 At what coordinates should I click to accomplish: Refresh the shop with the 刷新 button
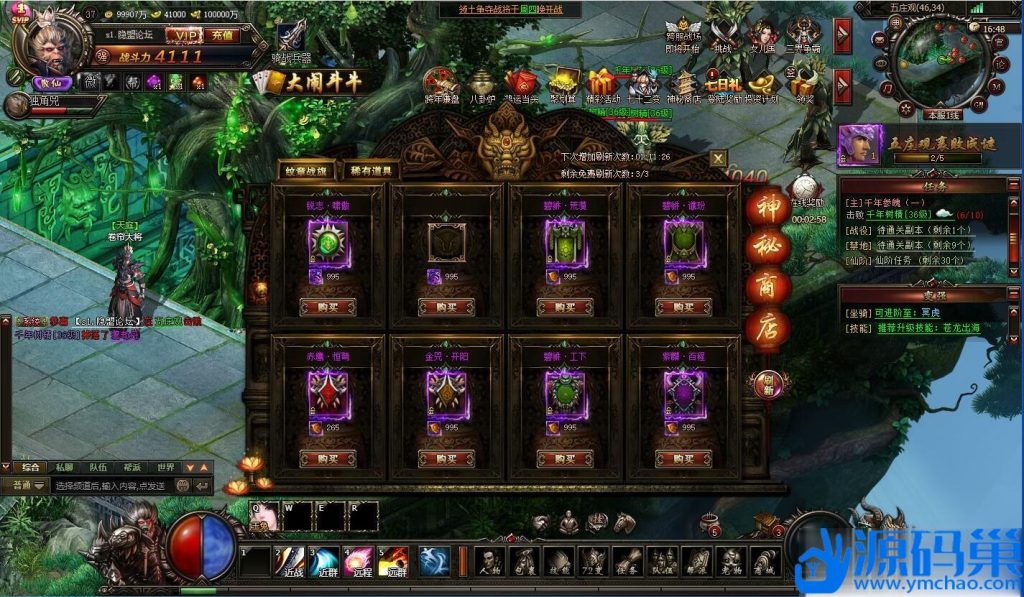[x=767, y=381]
